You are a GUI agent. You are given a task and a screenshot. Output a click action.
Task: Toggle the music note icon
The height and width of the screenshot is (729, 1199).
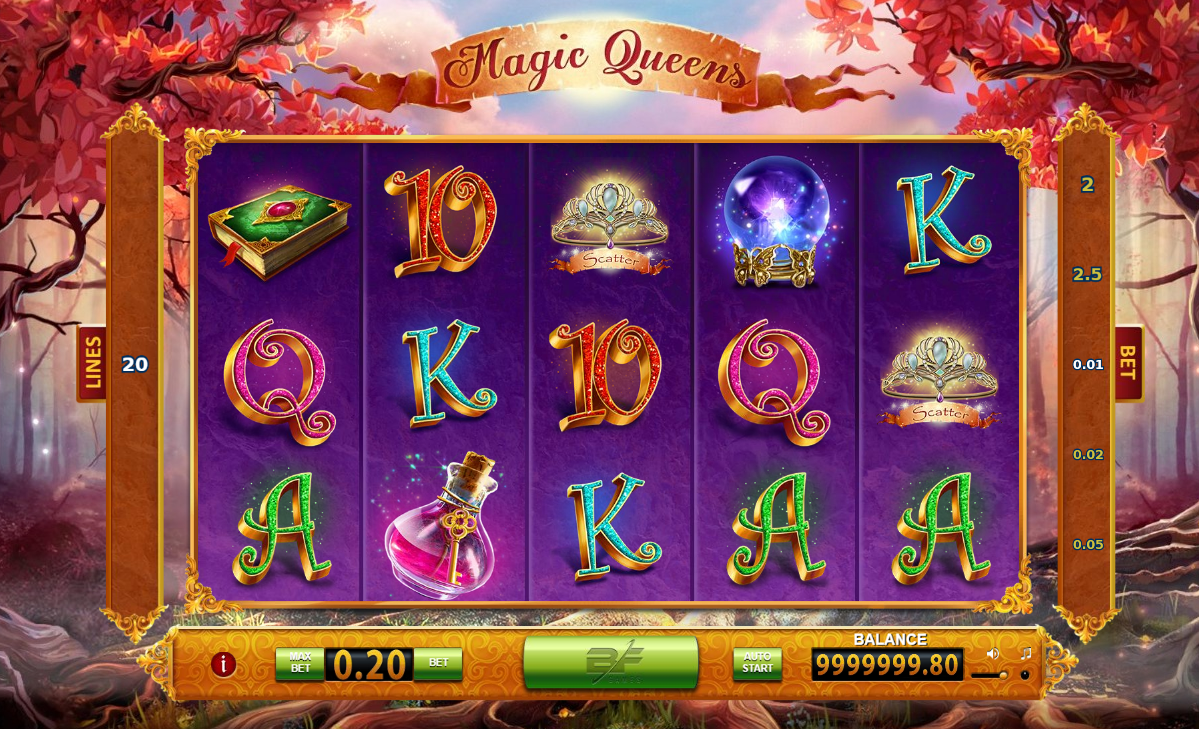[x=1025, y=654]
